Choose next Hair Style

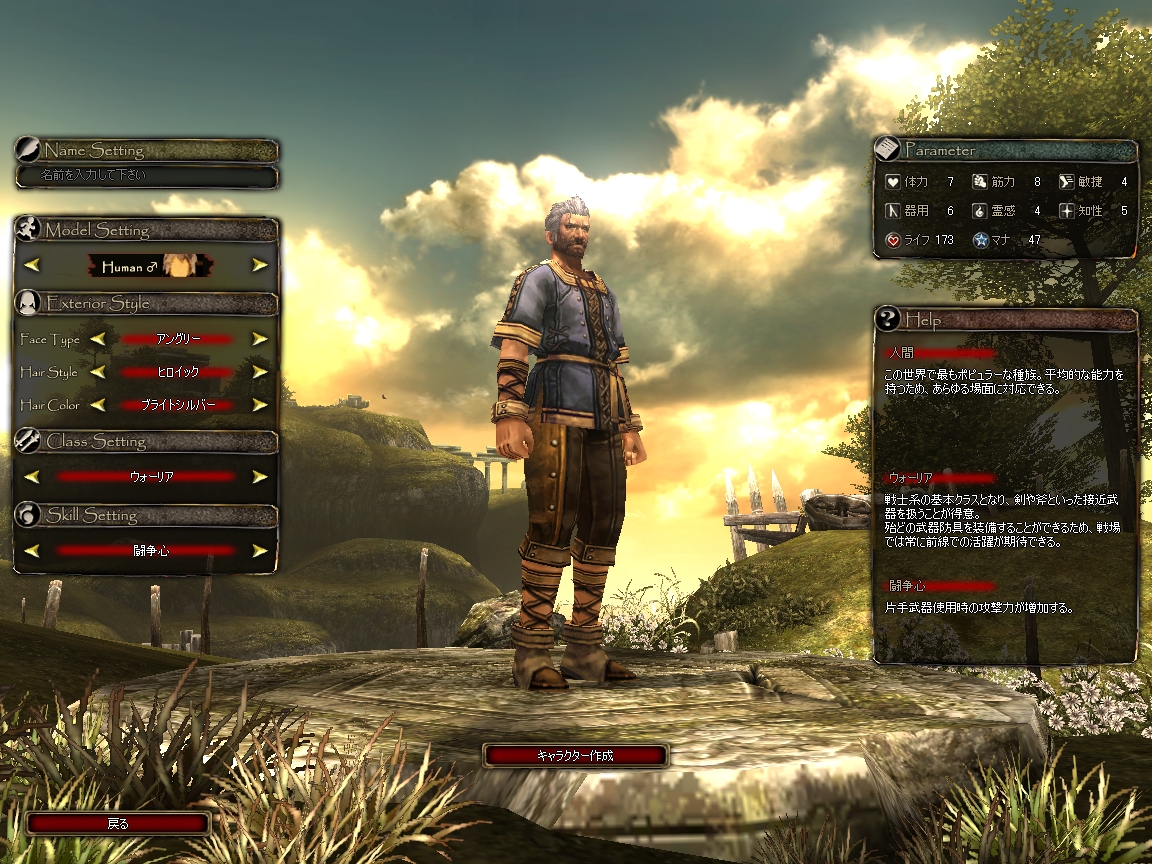coord(260,372)
